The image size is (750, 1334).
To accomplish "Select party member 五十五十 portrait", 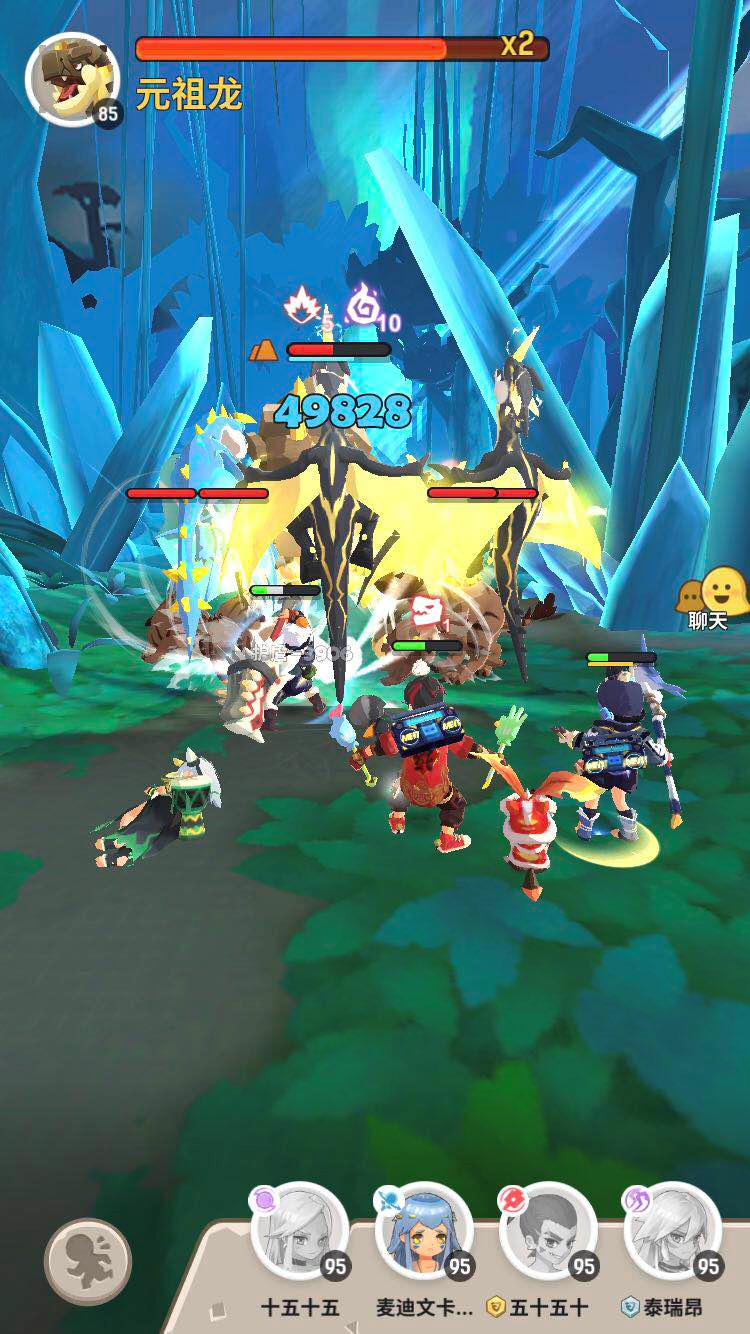I will 548,1232.
